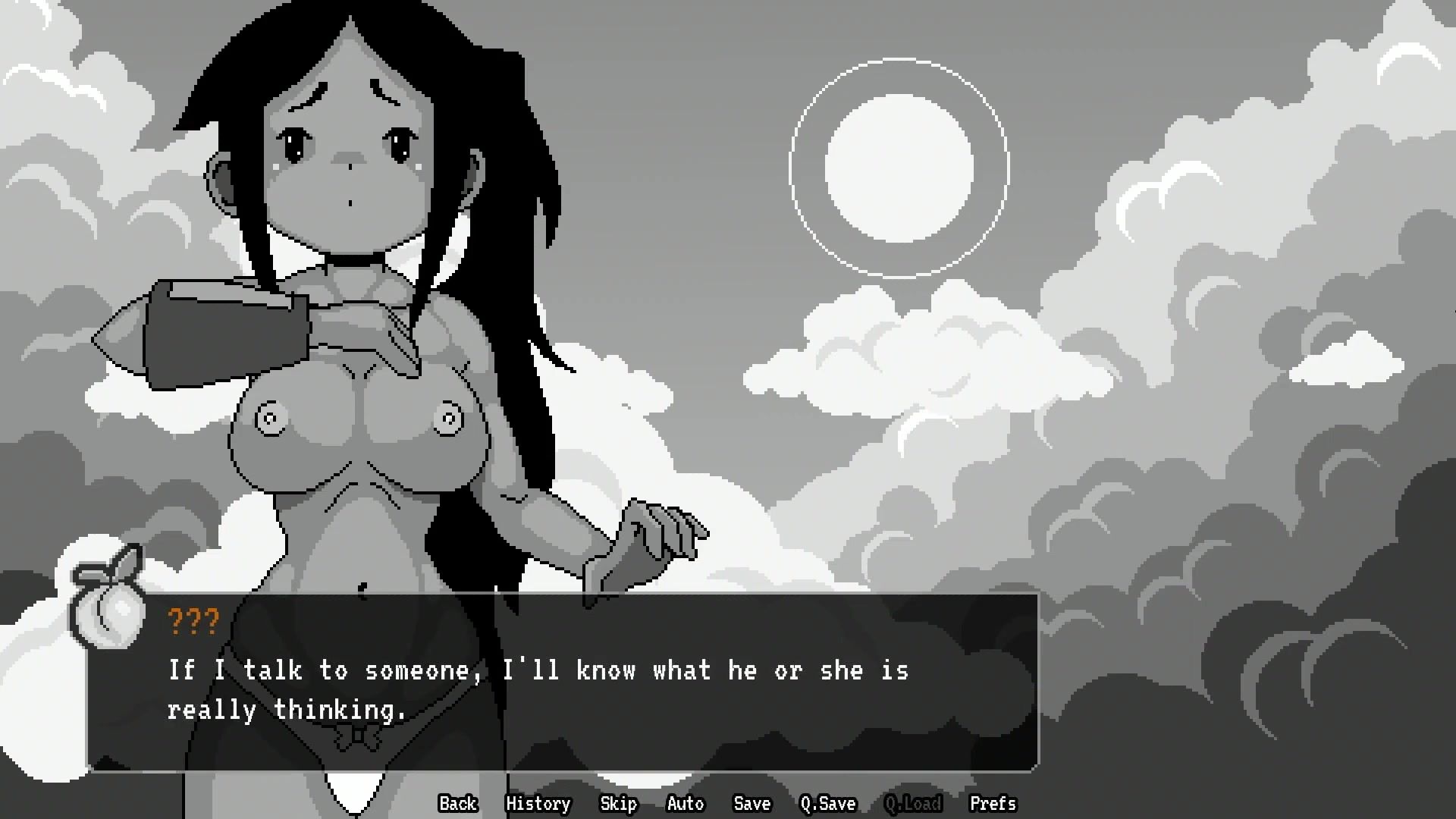Activate Skip to fast-forward dialogue
This screenshot has height=819, width=1456.
click(618, 803)
